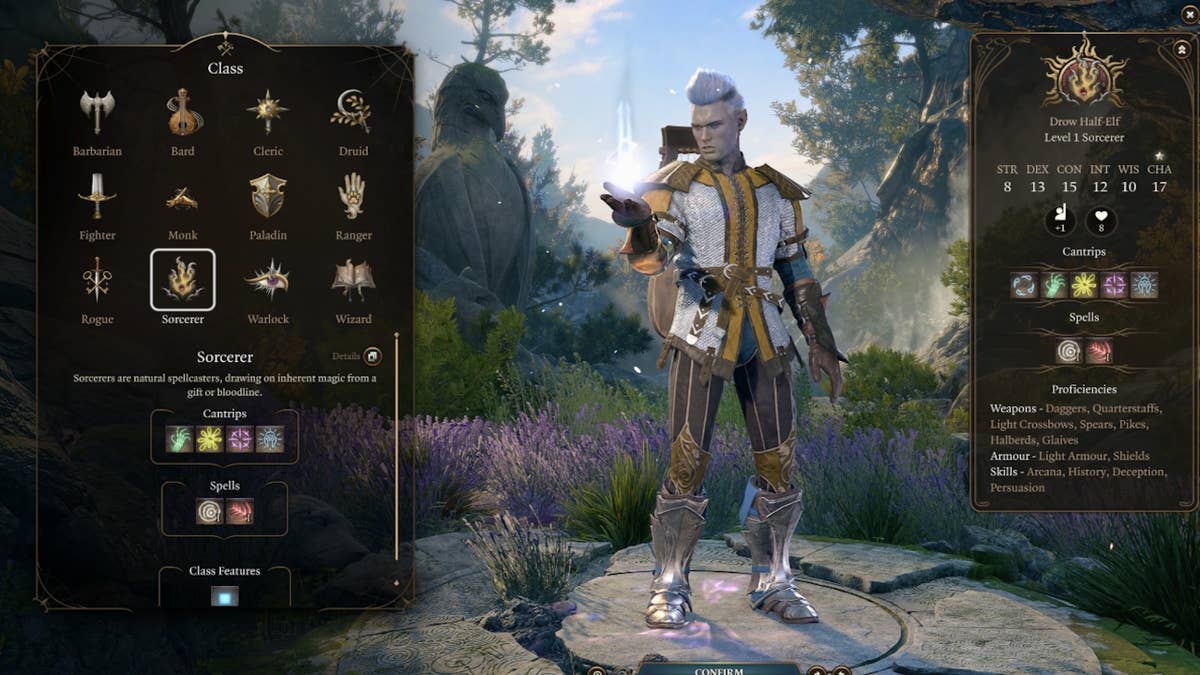Click the Class Features blue icon
The height and width of the screenshot is (675, 1200).
pyautogui.click(x=224, y=597)
